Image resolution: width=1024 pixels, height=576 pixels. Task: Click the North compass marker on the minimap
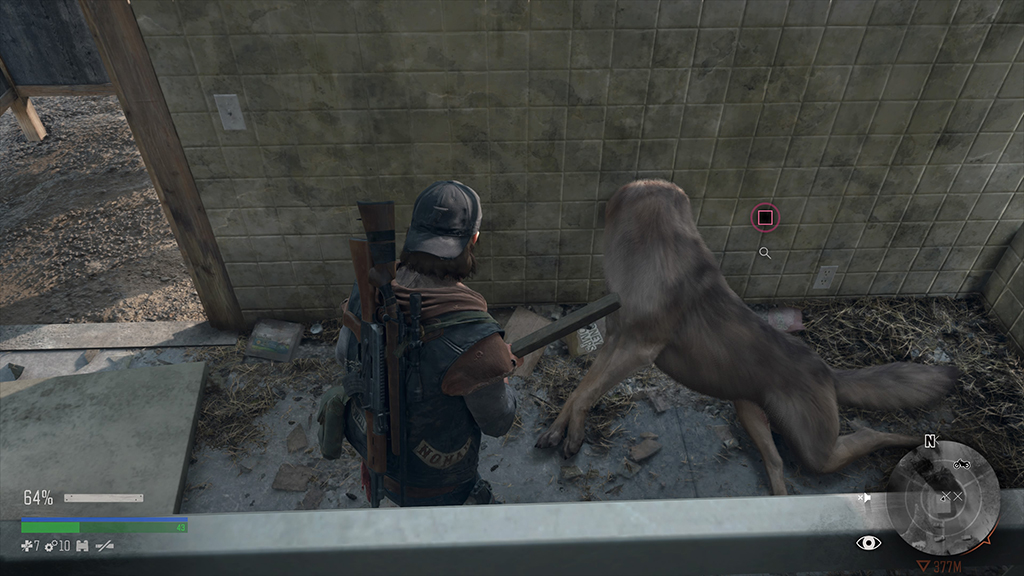930,440
